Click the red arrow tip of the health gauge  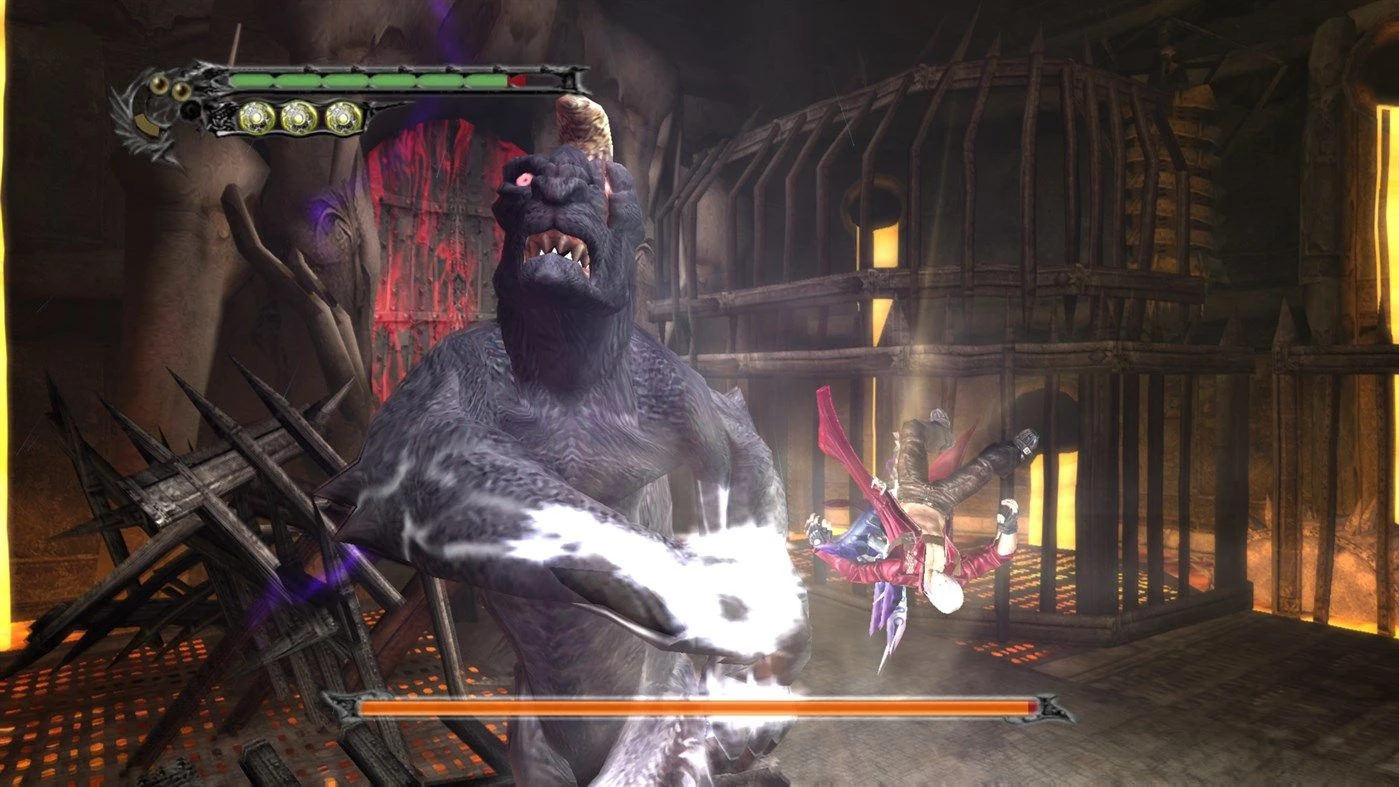(517, 80)
